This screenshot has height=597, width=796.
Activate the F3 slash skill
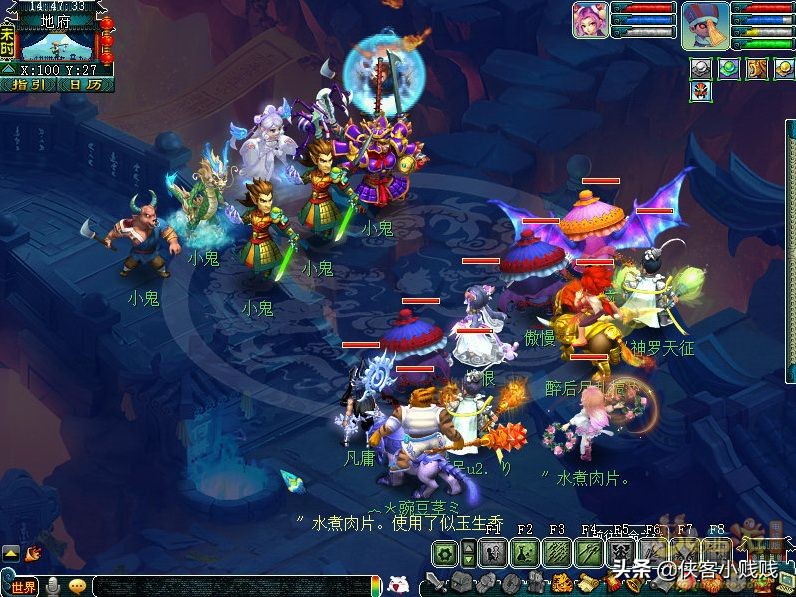(557, 553)
